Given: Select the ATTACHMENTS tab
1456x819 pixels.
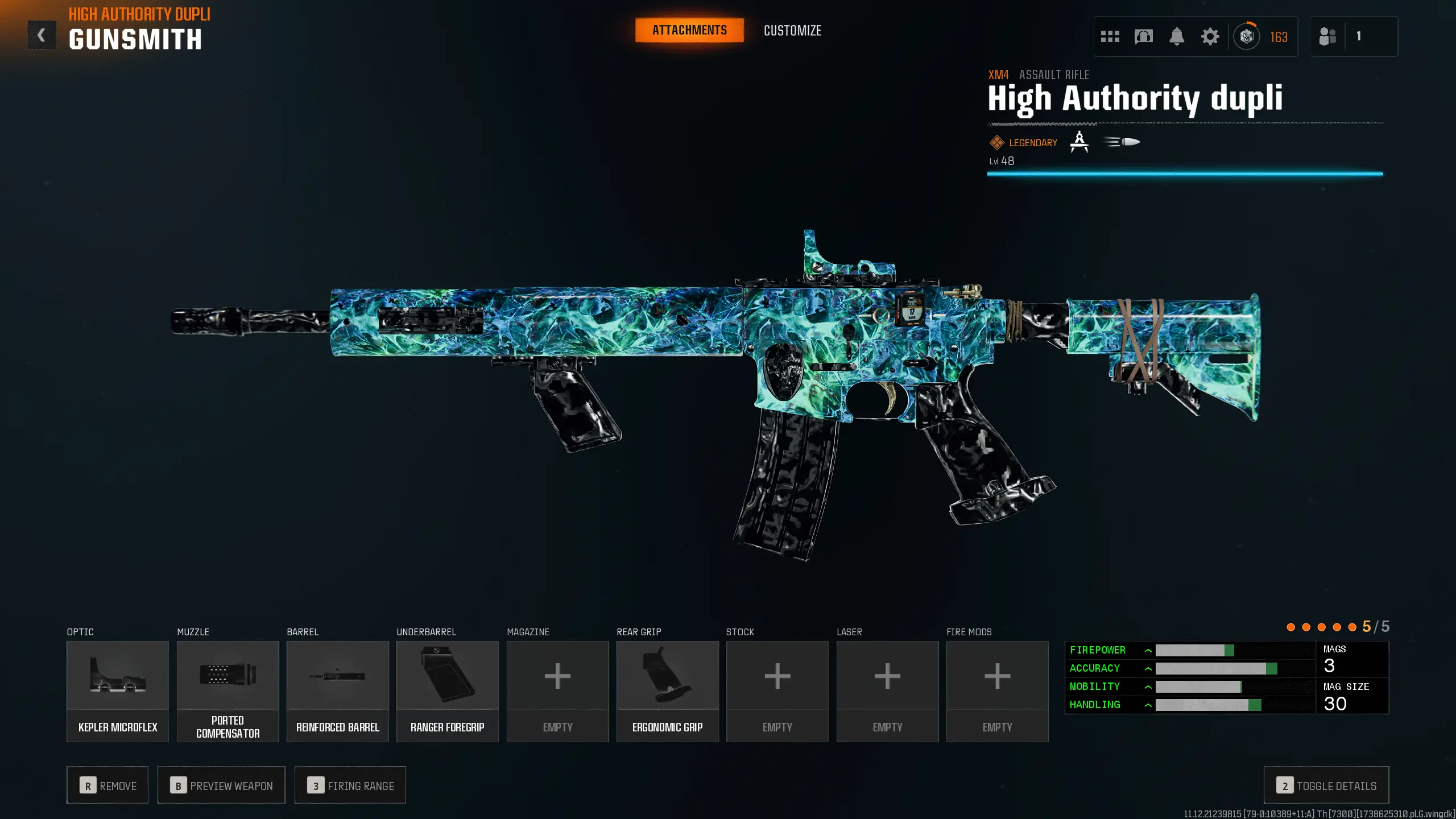Looking at the screenshot, I should coord(689,30).
